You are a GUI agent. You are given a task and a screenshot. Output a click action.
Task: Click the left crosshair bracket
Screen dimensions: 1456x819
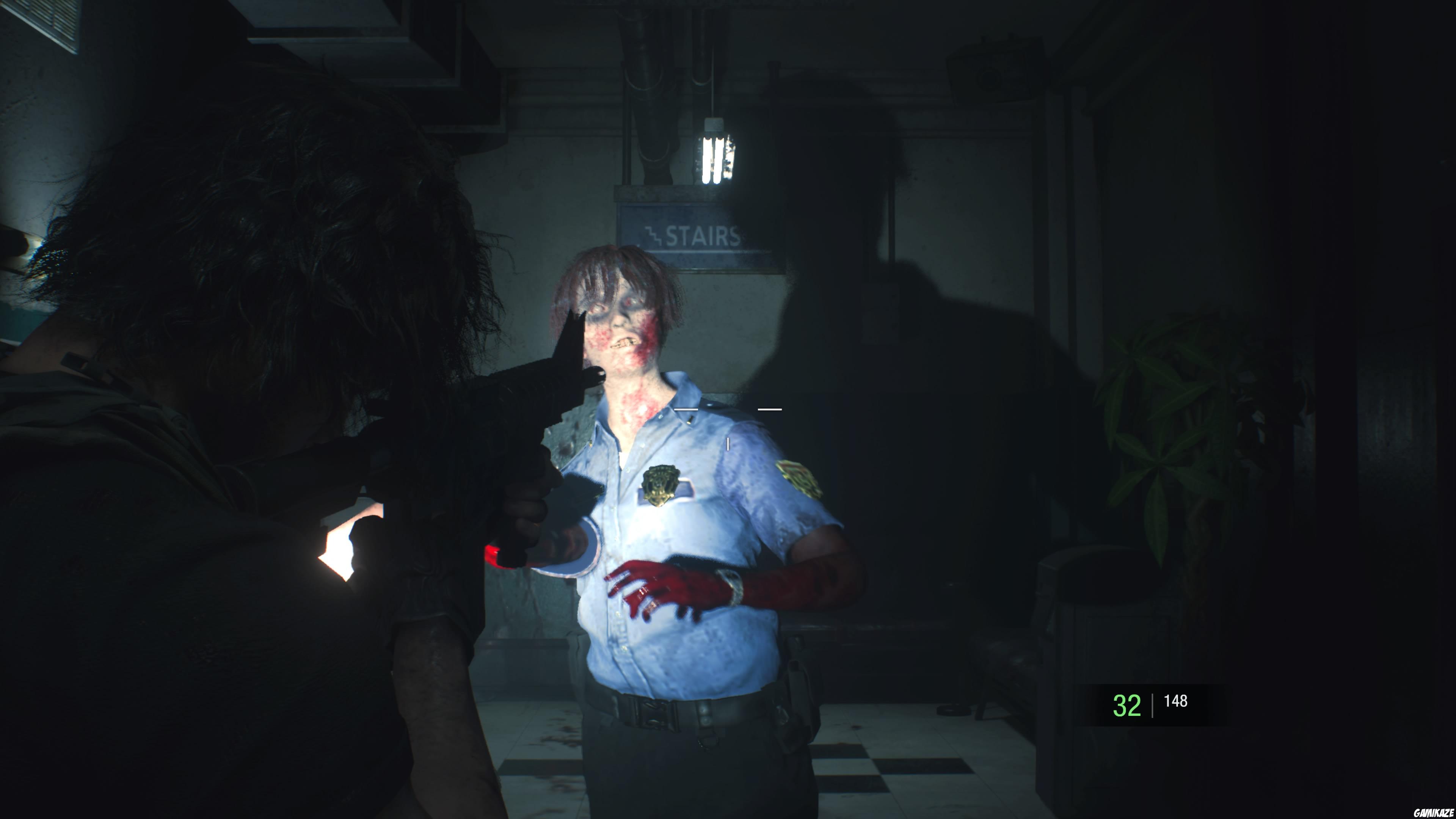(x=686, y=409)
